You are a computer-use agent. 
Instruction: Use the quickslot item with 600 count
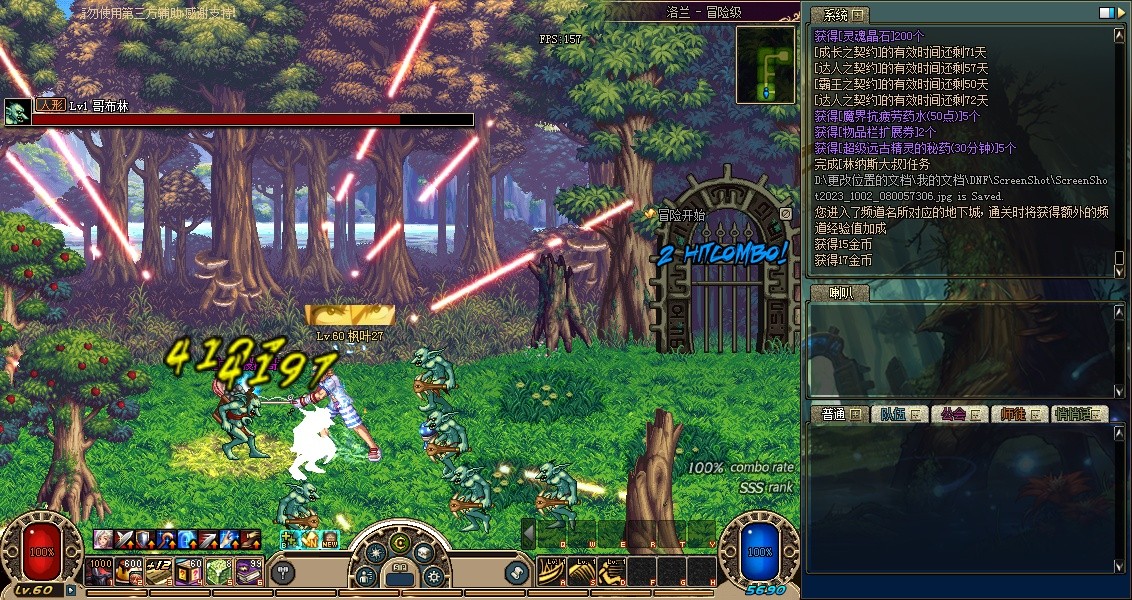(x=130, y=571)
